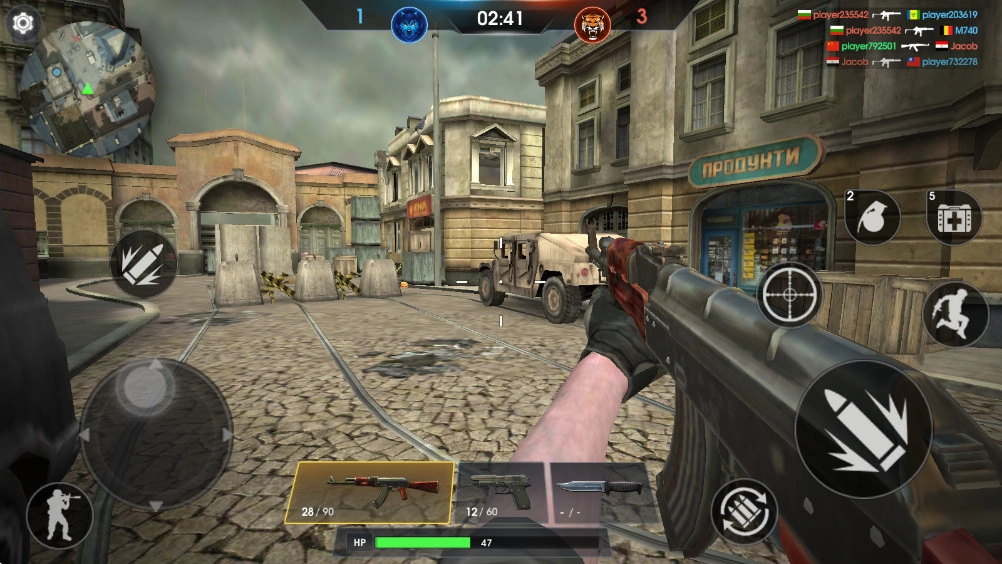
Task: Tap the left-side bullet fire button
Action: [x=143, y=263]
